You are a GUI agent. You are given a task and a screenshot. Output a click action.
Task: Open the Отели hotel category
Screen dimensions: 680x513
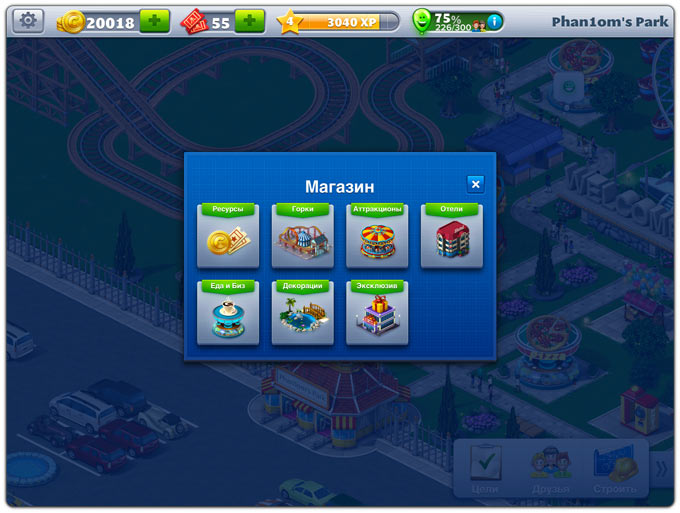(451, 237)
